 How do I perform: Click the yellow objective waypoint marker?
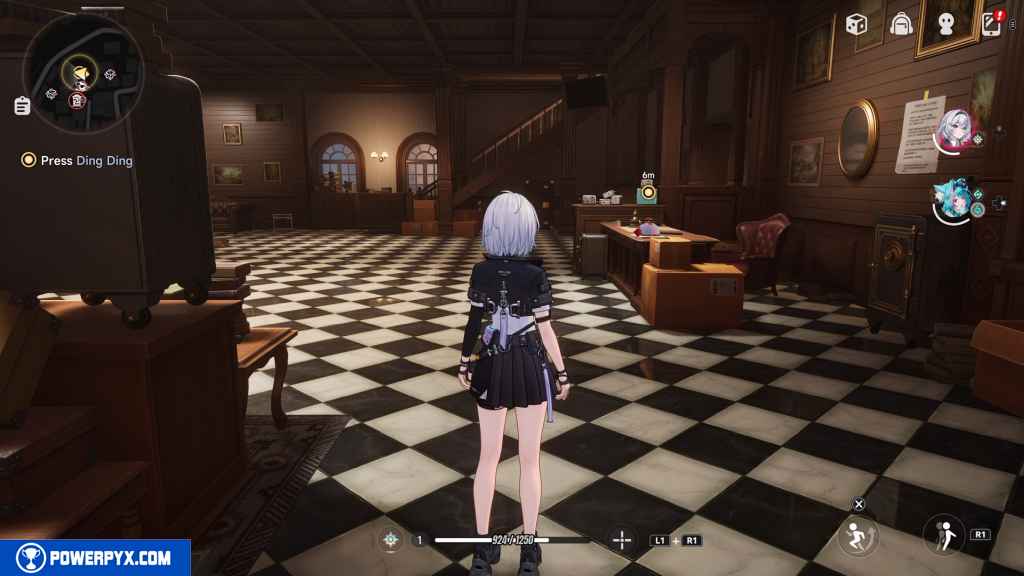tap(648, 191)
